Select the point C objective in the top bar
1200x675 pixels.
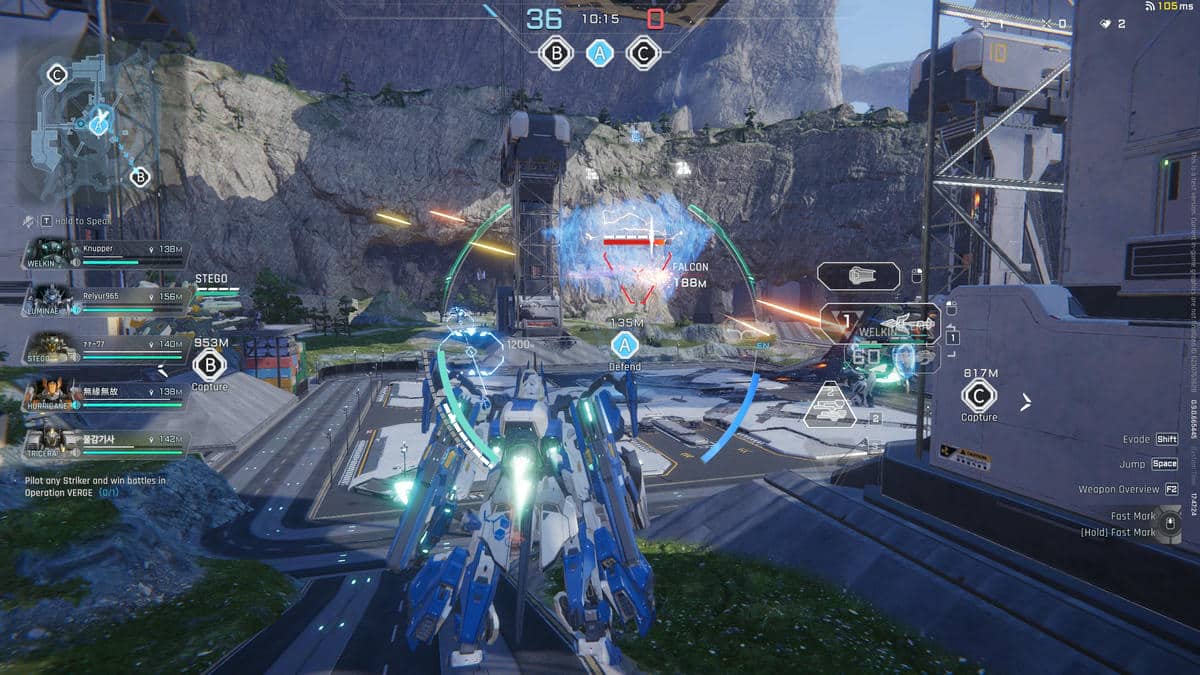643,53
